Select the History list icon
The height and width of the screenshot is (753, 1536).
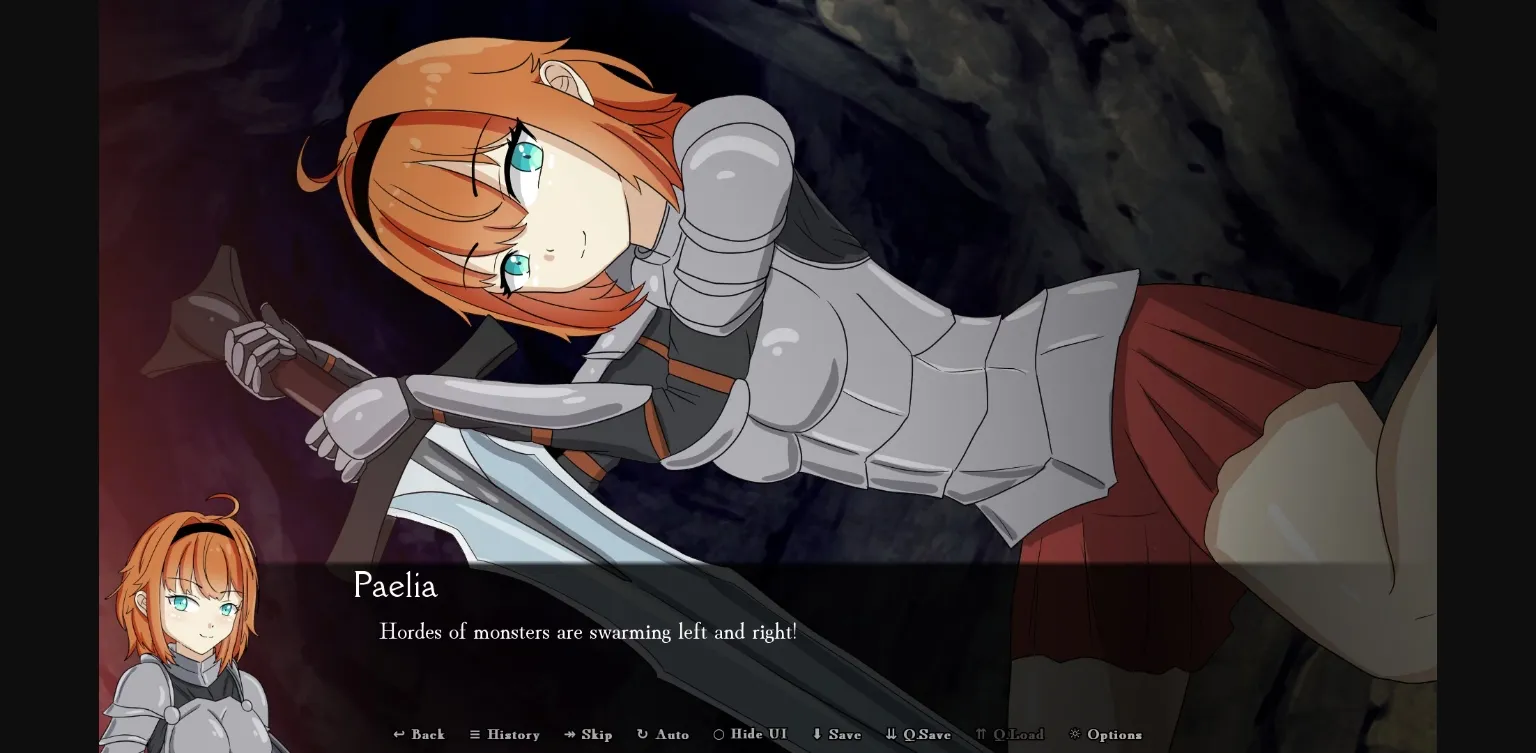pyautogui.click(x=475, y=734)
